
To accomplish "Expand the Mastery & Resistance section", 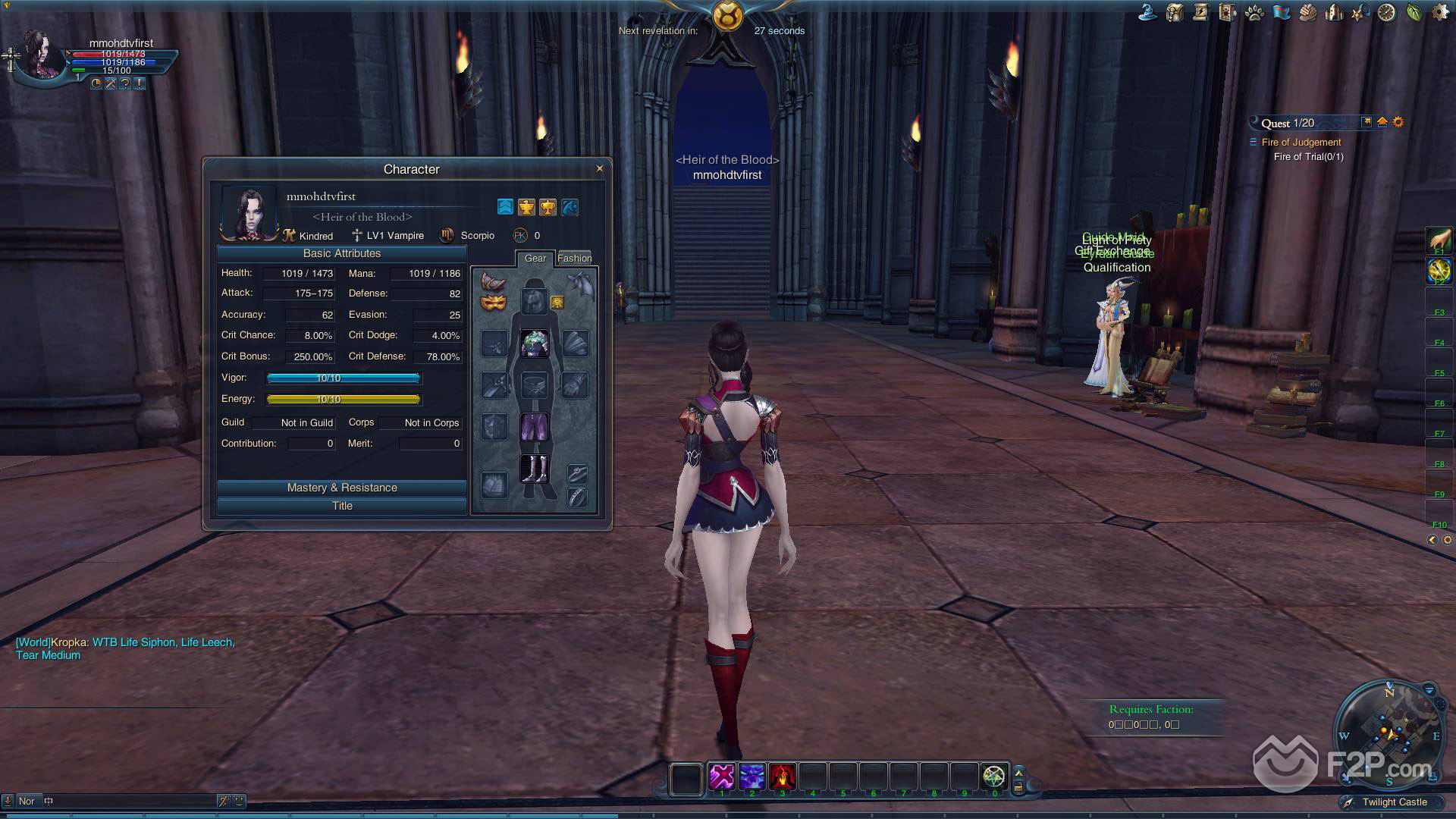I will 342,488.
